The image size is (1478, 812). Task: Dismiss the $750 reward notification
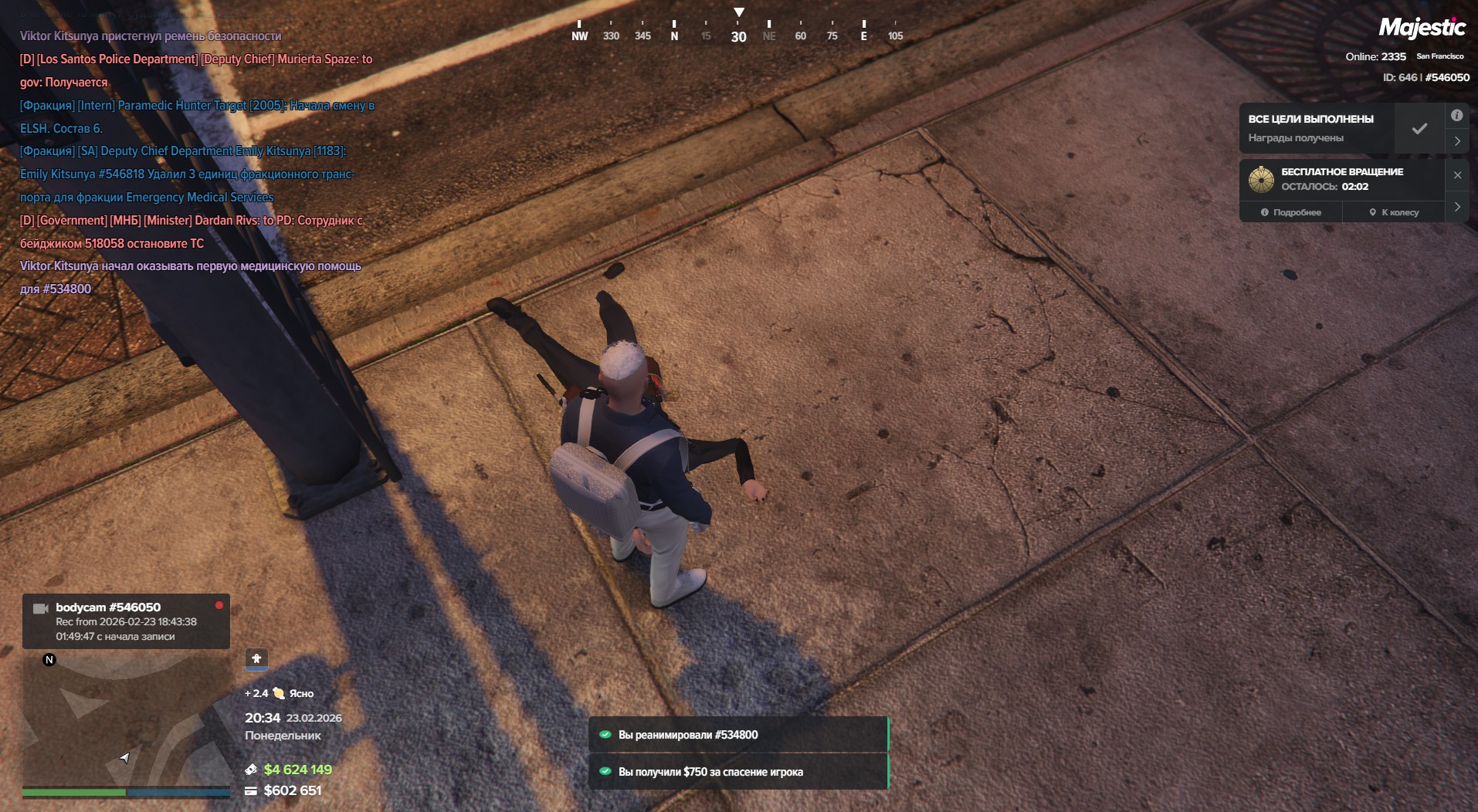(x=738, y=772)
